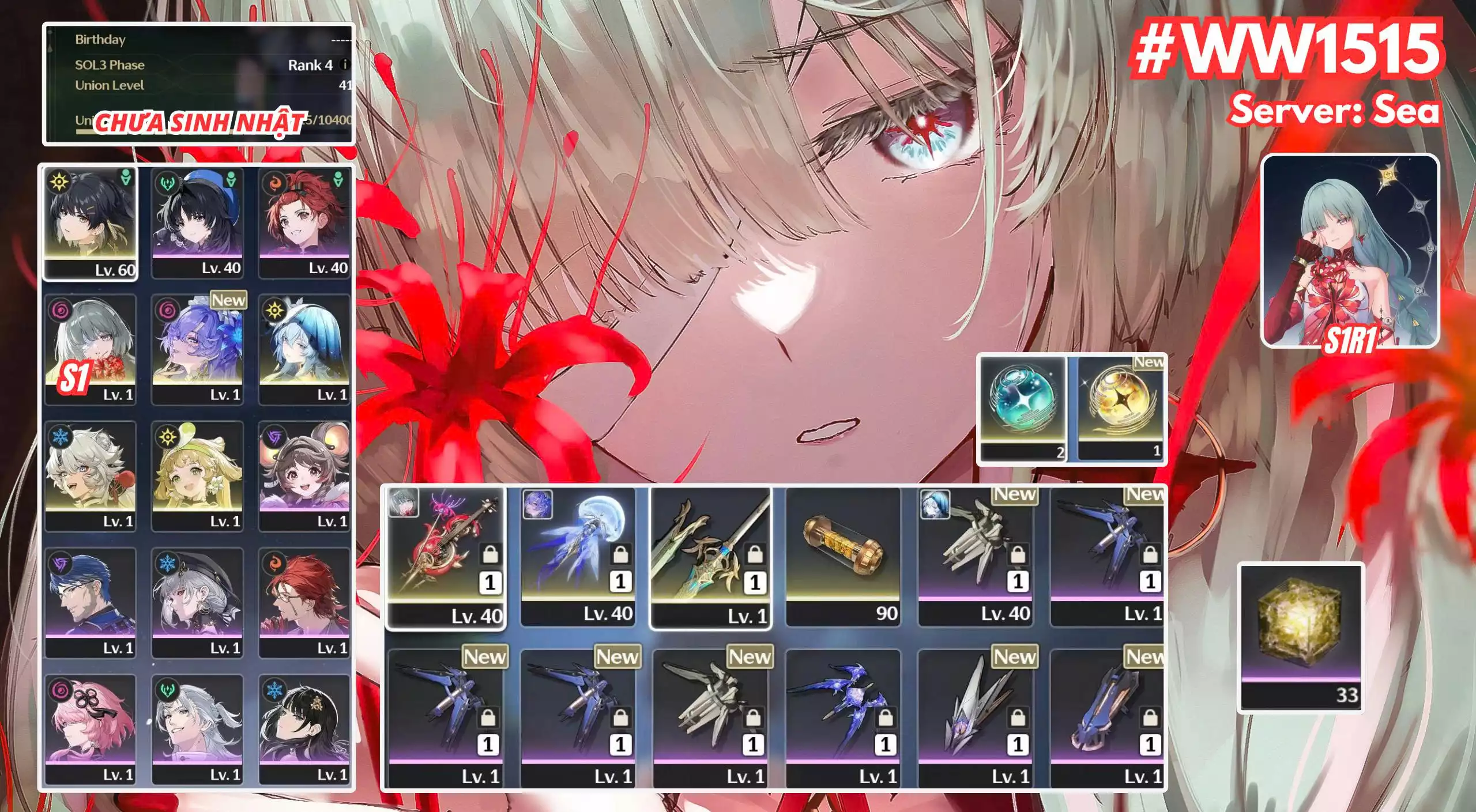The width and height of the screenshot is (1476, 812).
Task: Select the bearded blue-haired man portrait
Action: coord(91,603)
